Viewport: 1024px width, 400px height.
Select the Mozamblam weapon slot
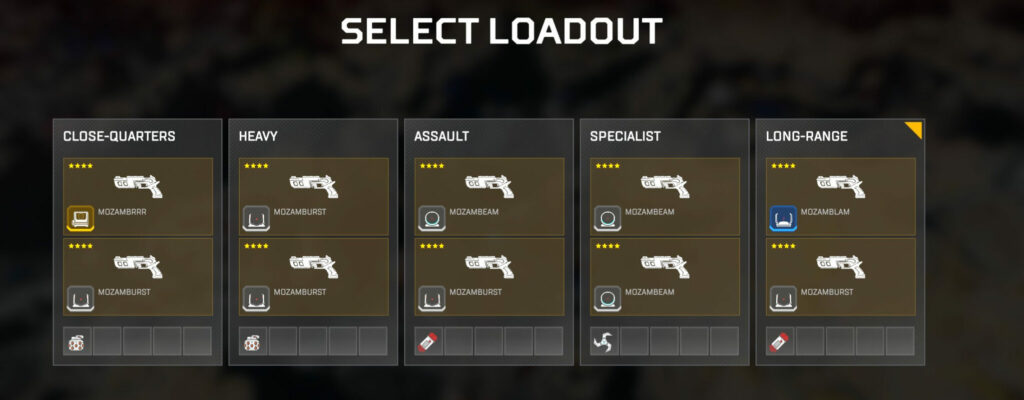(840, 196)
